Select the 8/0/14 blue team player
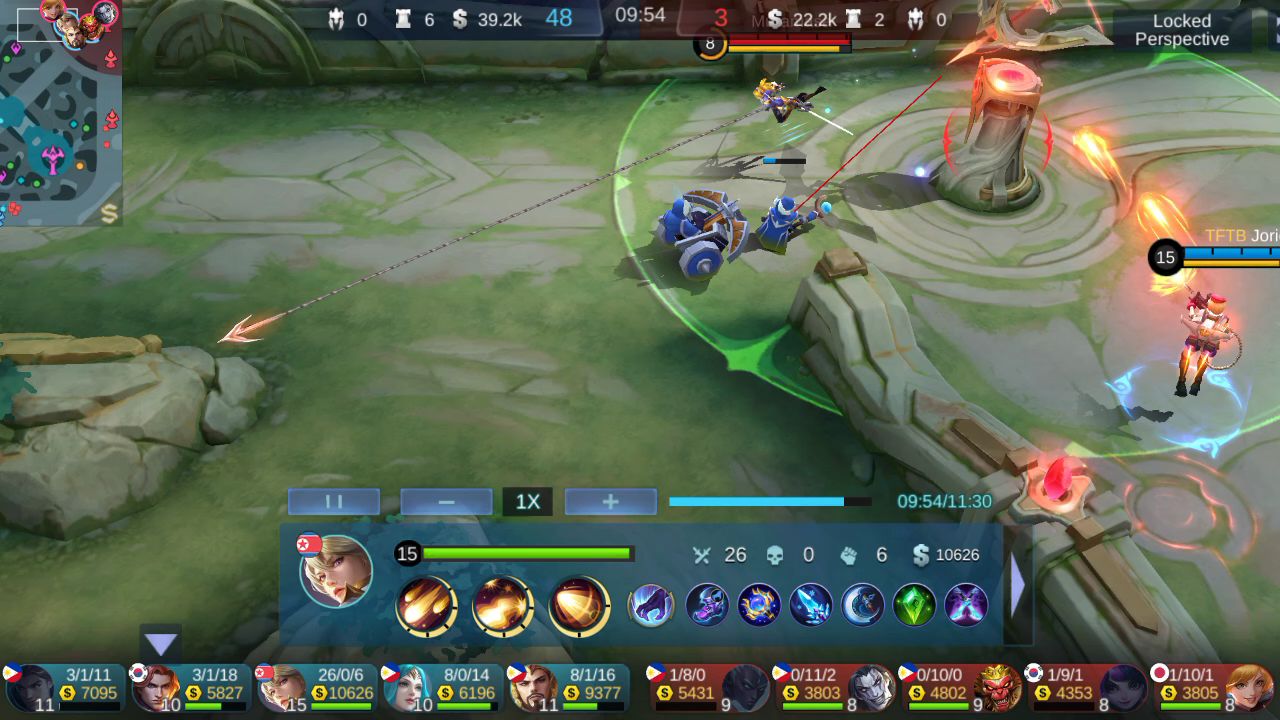 pos(442,687)
